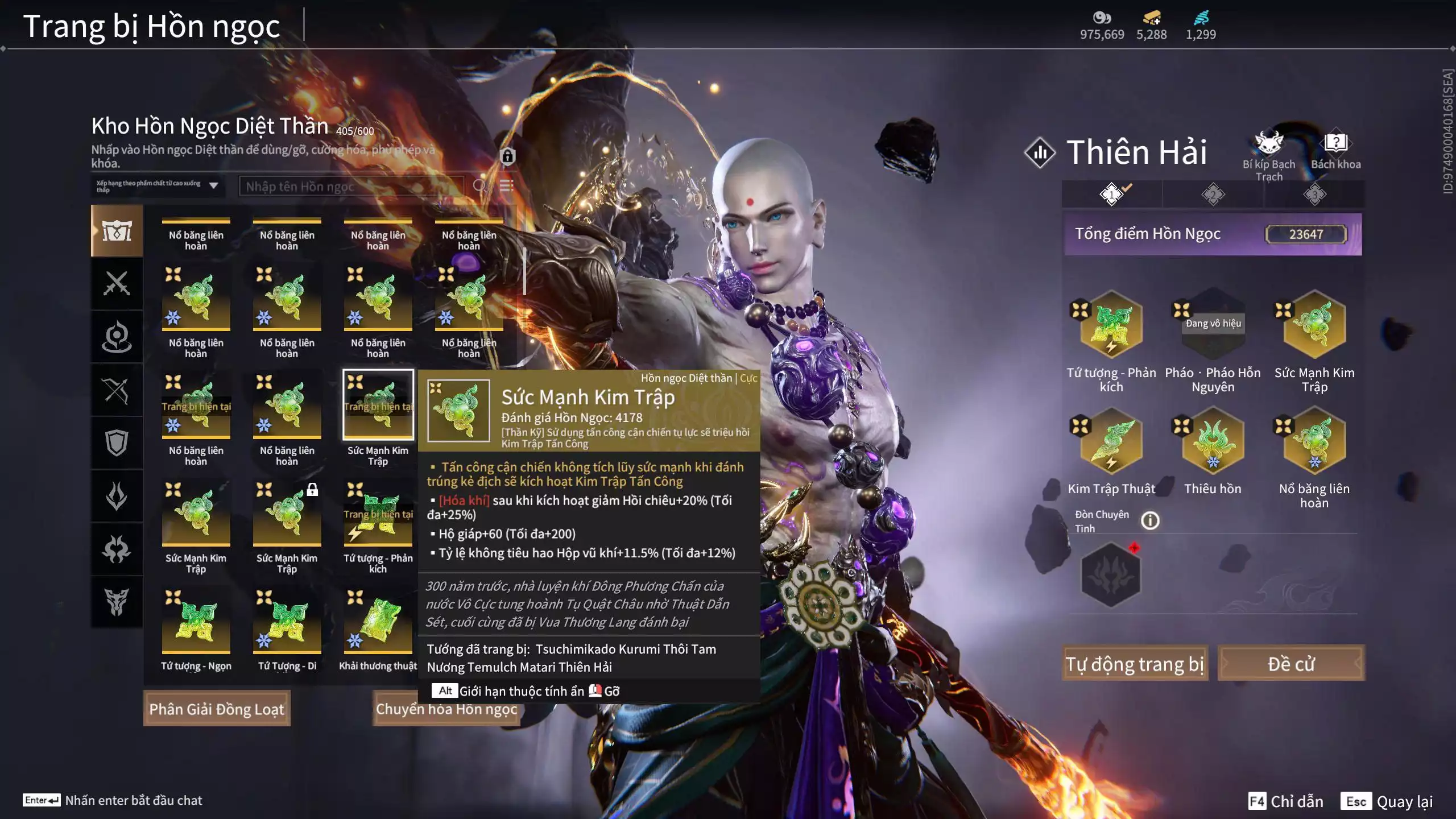The width and height of the screenshot is (1456, 819).
Task: Switch to jade loadout tab 3
Action: 1314,195
